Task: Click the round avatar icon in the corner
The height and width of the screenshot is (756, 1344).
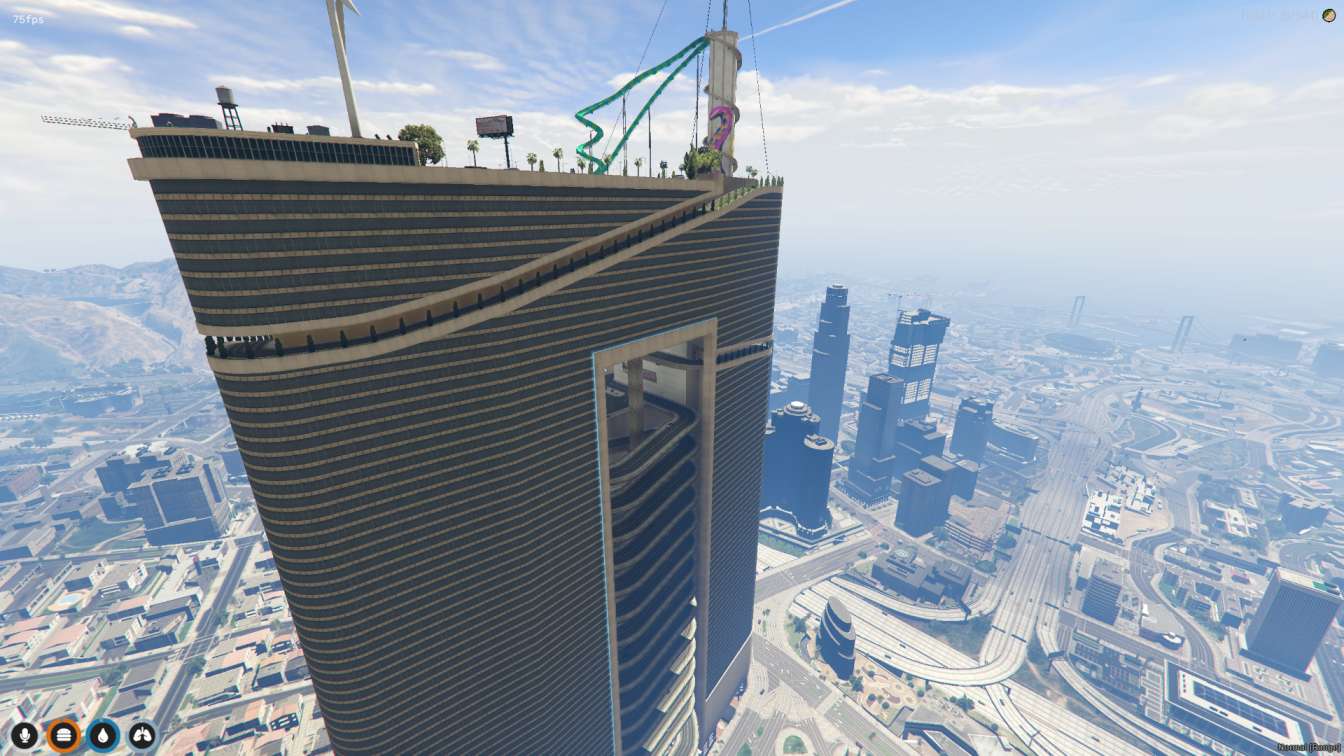Action: pyautogui.click(x=1328, y=16)
